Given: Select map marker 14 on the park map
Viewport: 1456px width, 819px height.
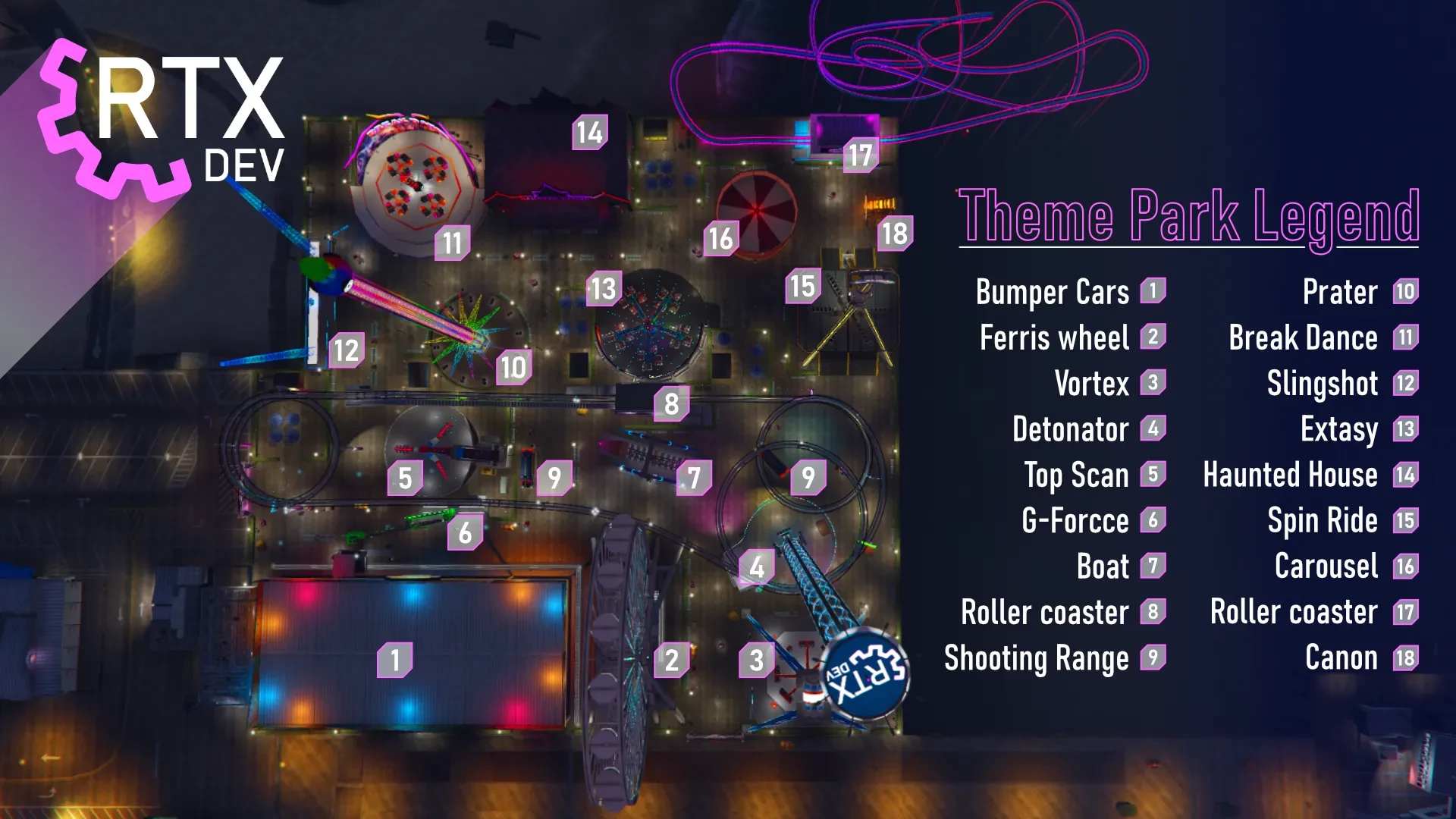Looking at the screenshot, I should [x=589, y=133].
